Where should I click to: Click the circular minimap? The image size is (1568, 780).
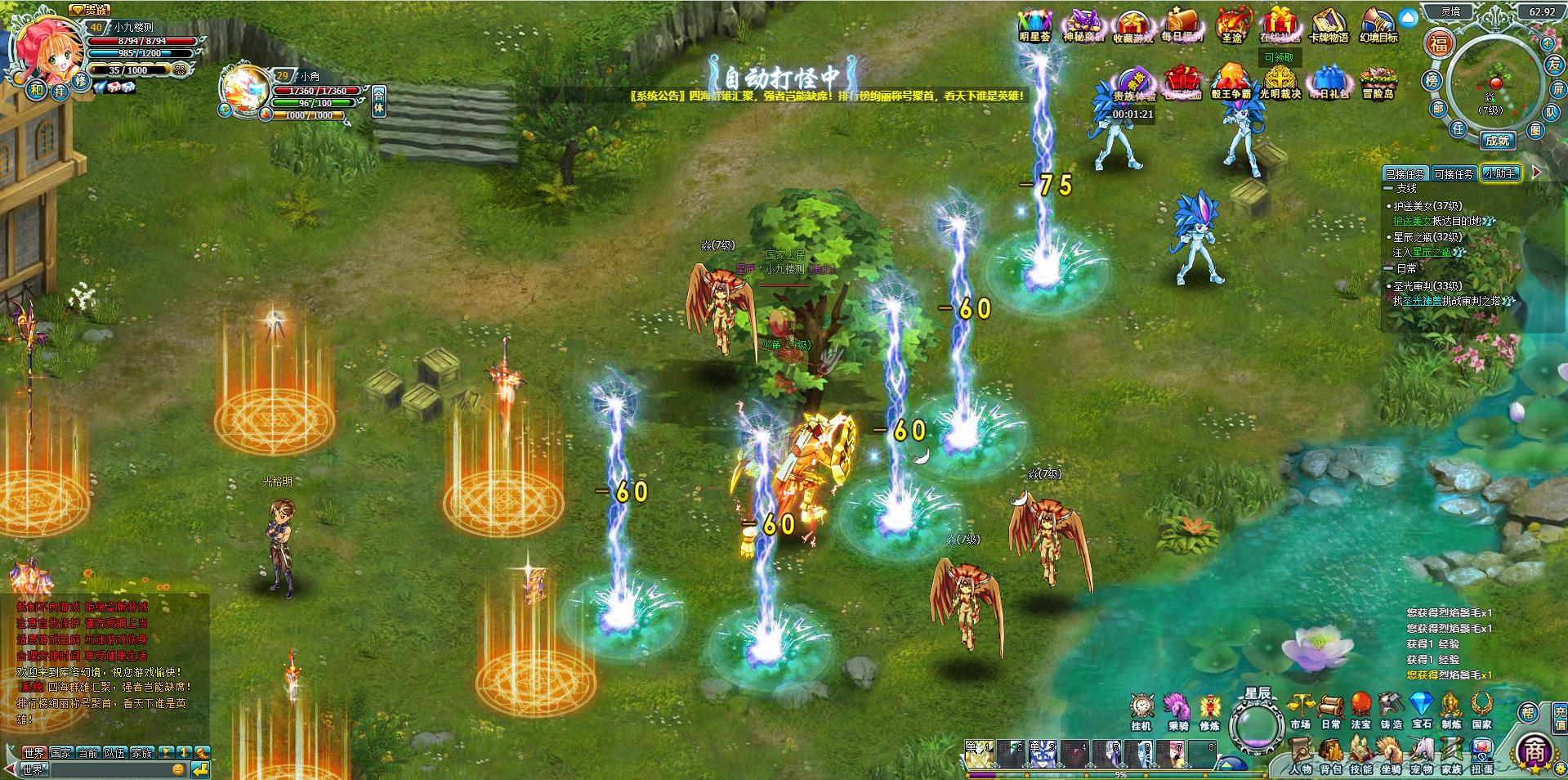click(x=1494, y=84)
